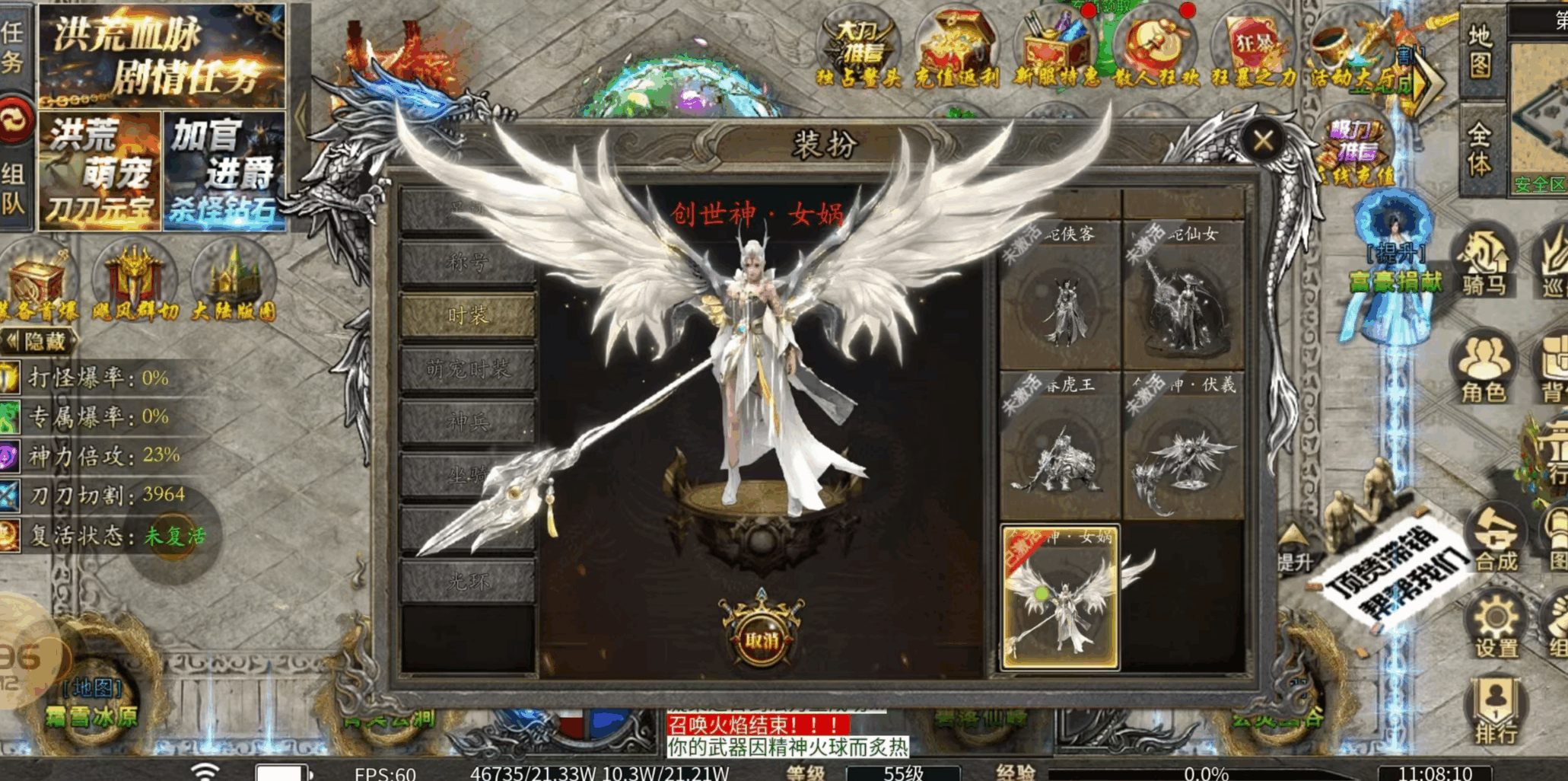Hide the stats panel with 隐藏
Viewport: 1568px width, 781px height.
click(40, 341)
